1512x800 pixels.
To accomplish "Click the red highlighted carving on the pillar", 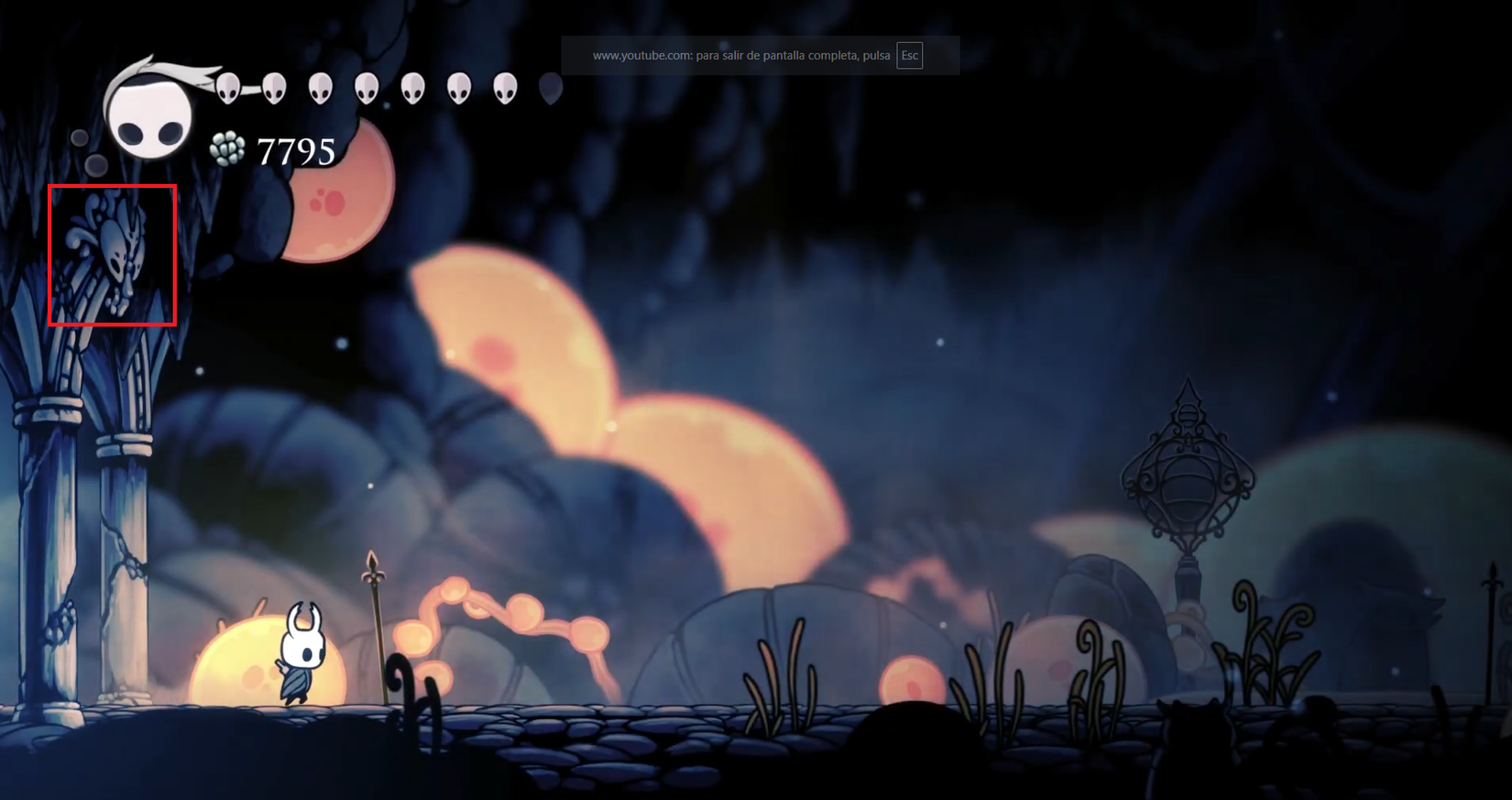I will 110,254.
